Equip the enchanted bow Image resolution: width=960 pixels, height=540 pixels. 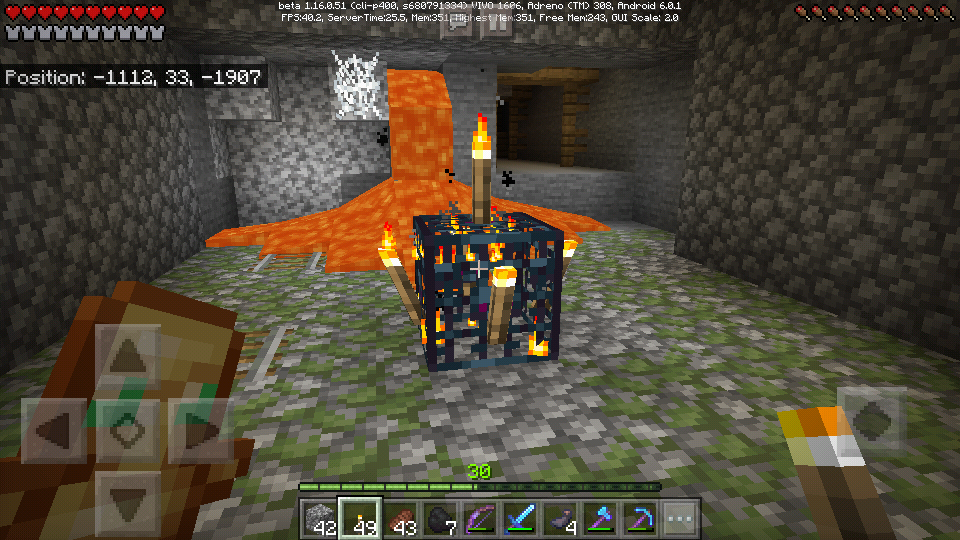tap(479, 519)
